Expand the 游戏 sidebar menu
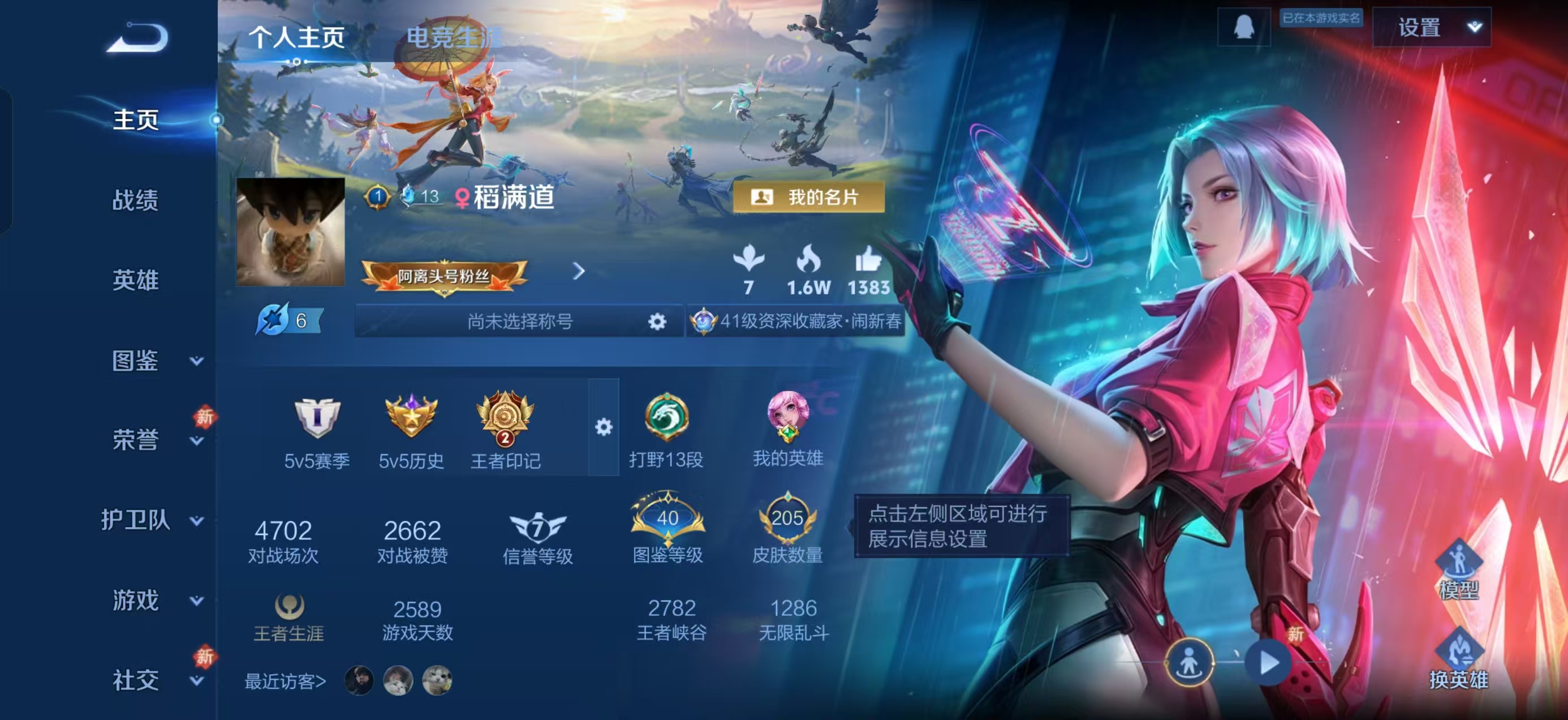This screenshot has height=720, width=1568. [x=155, y=601]
